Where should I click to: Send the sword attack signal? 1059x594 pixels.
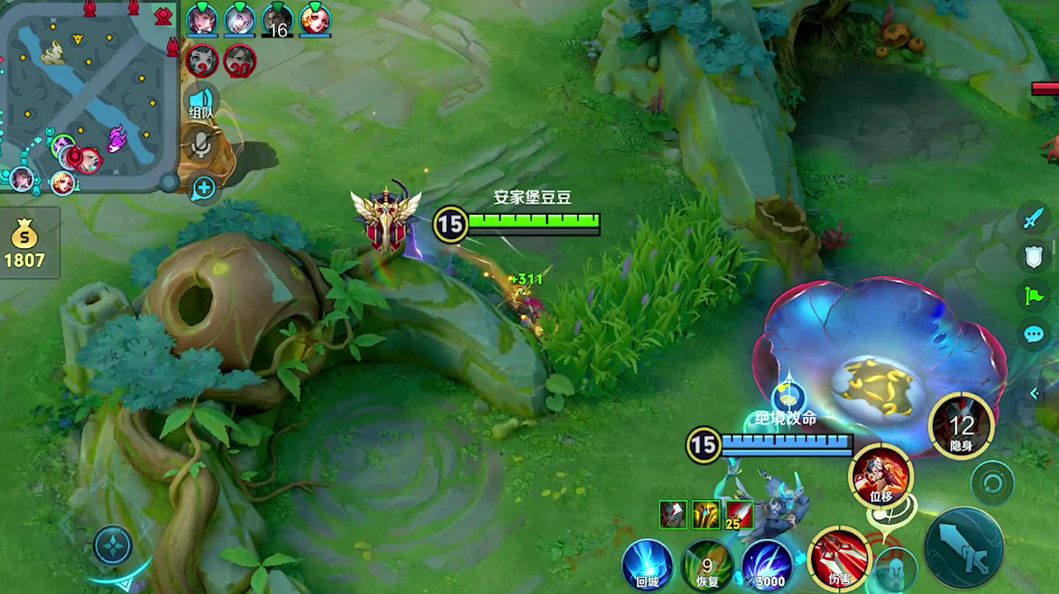[1032, 217]
